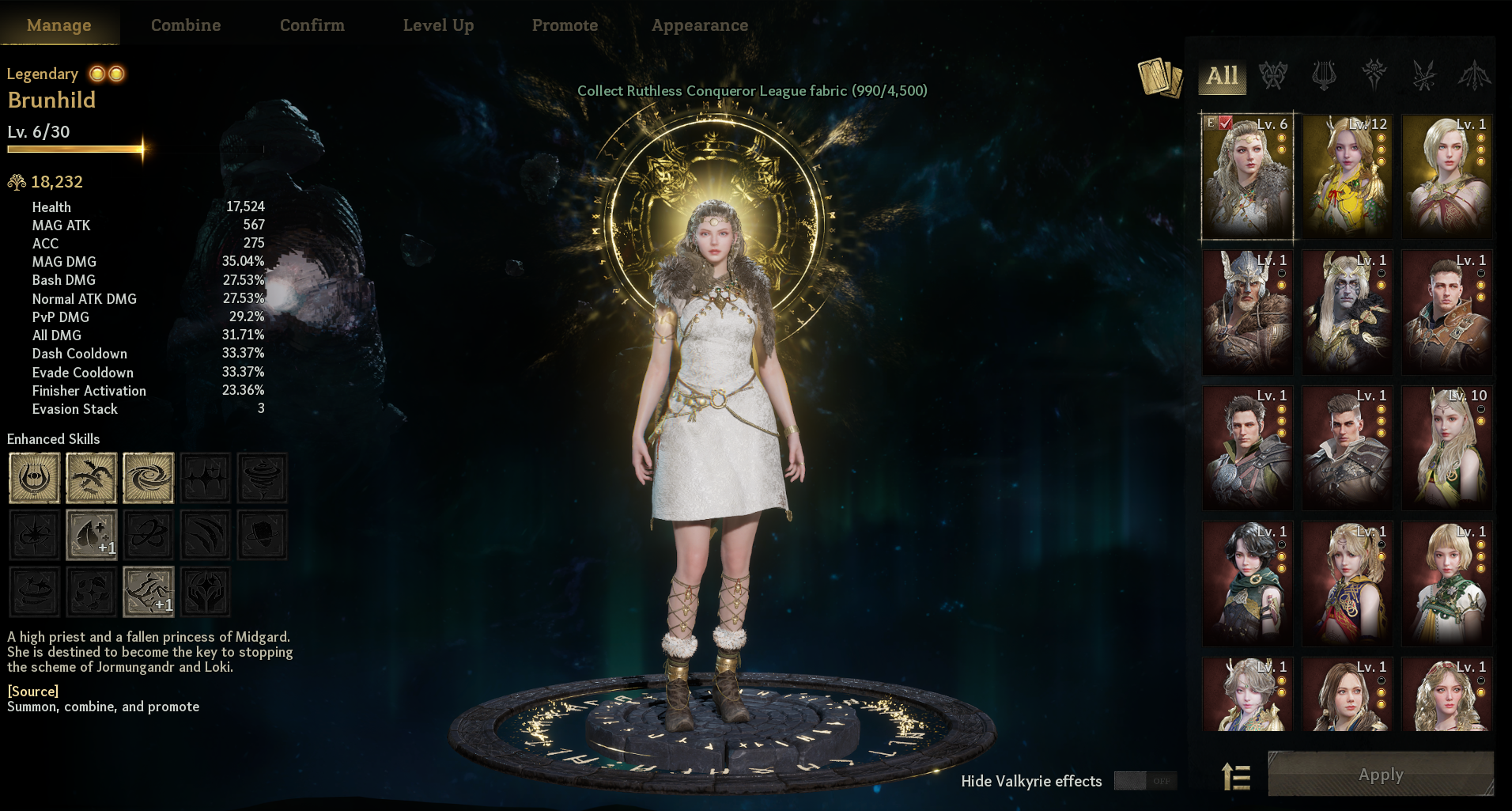Click the sort order button beside Apply
The height and width of the screenshot is (811, 1512).
(1236, 776)
